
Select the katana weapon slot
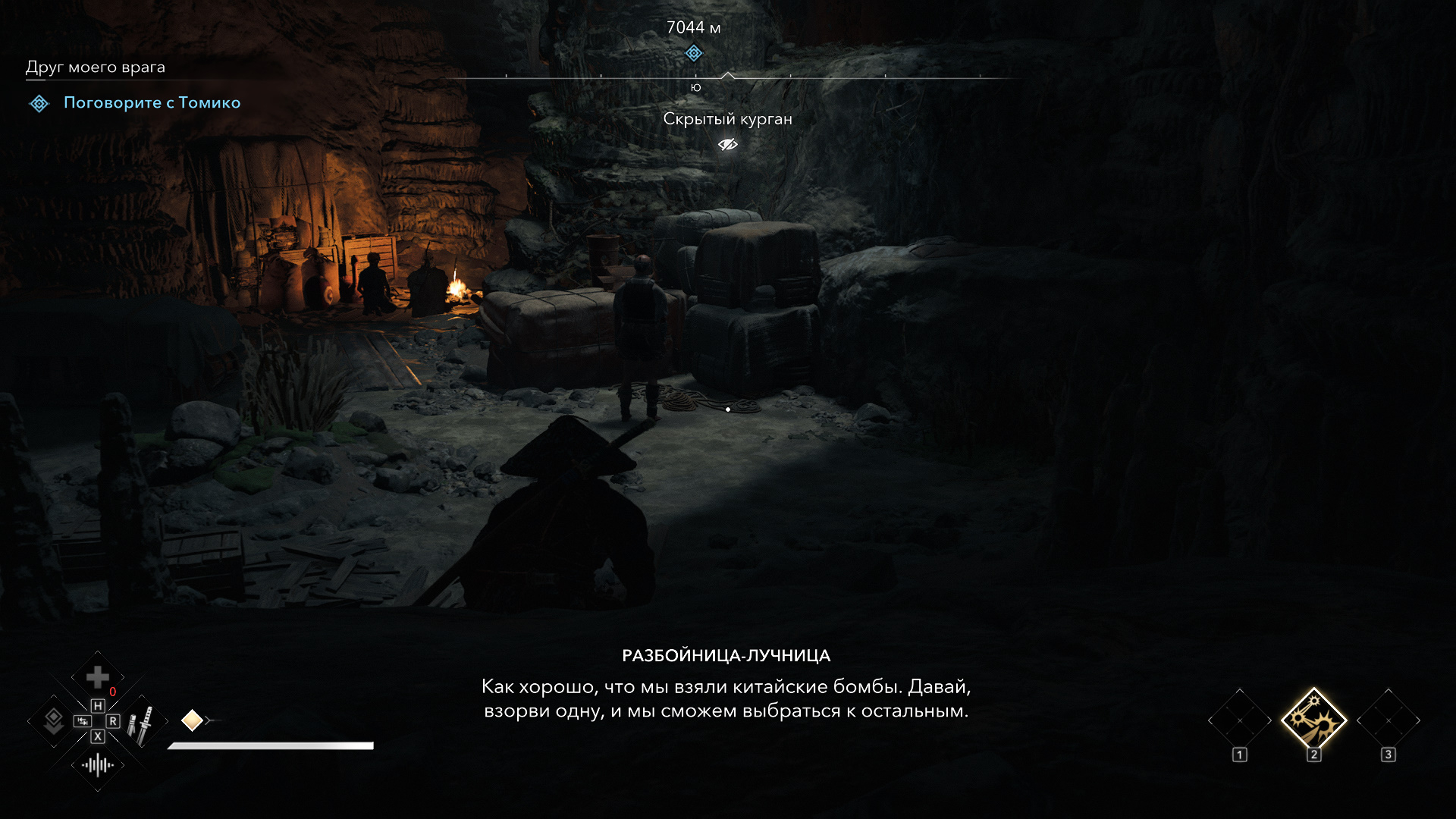pyautogui.click(x=142, y=724)
